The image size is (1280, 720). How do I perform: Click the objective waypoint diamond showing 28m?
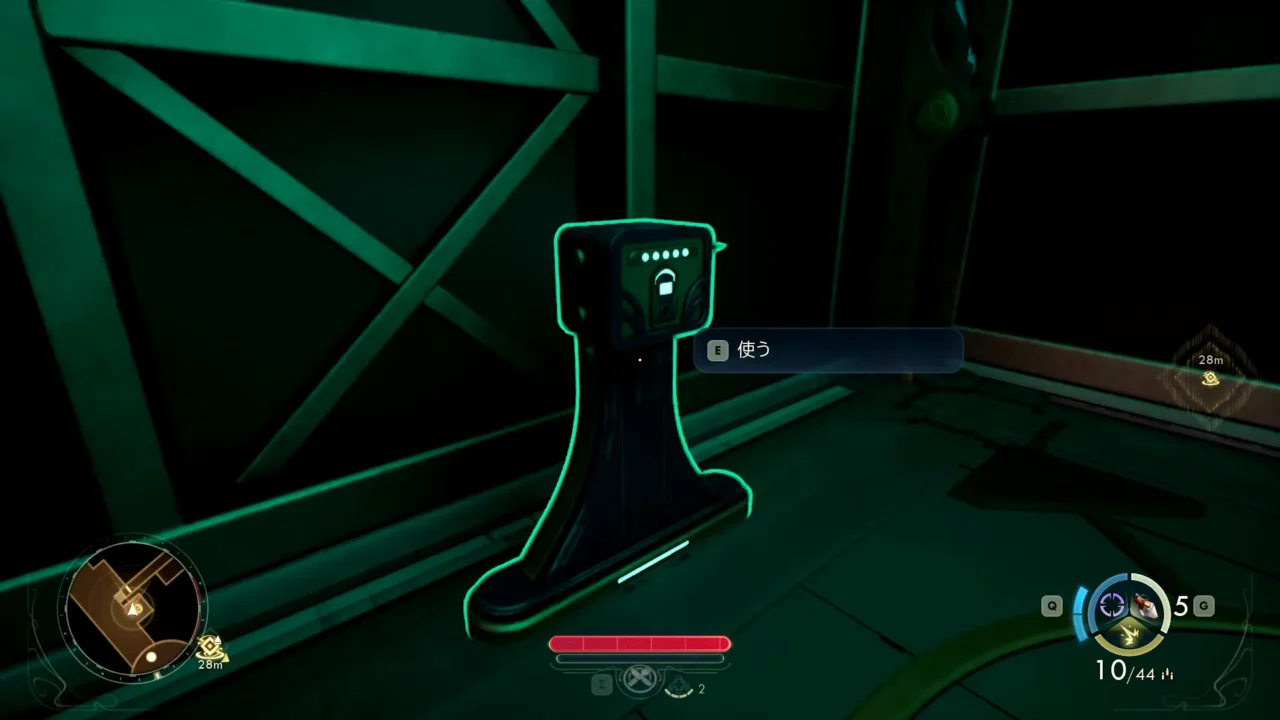[1211, 377]
